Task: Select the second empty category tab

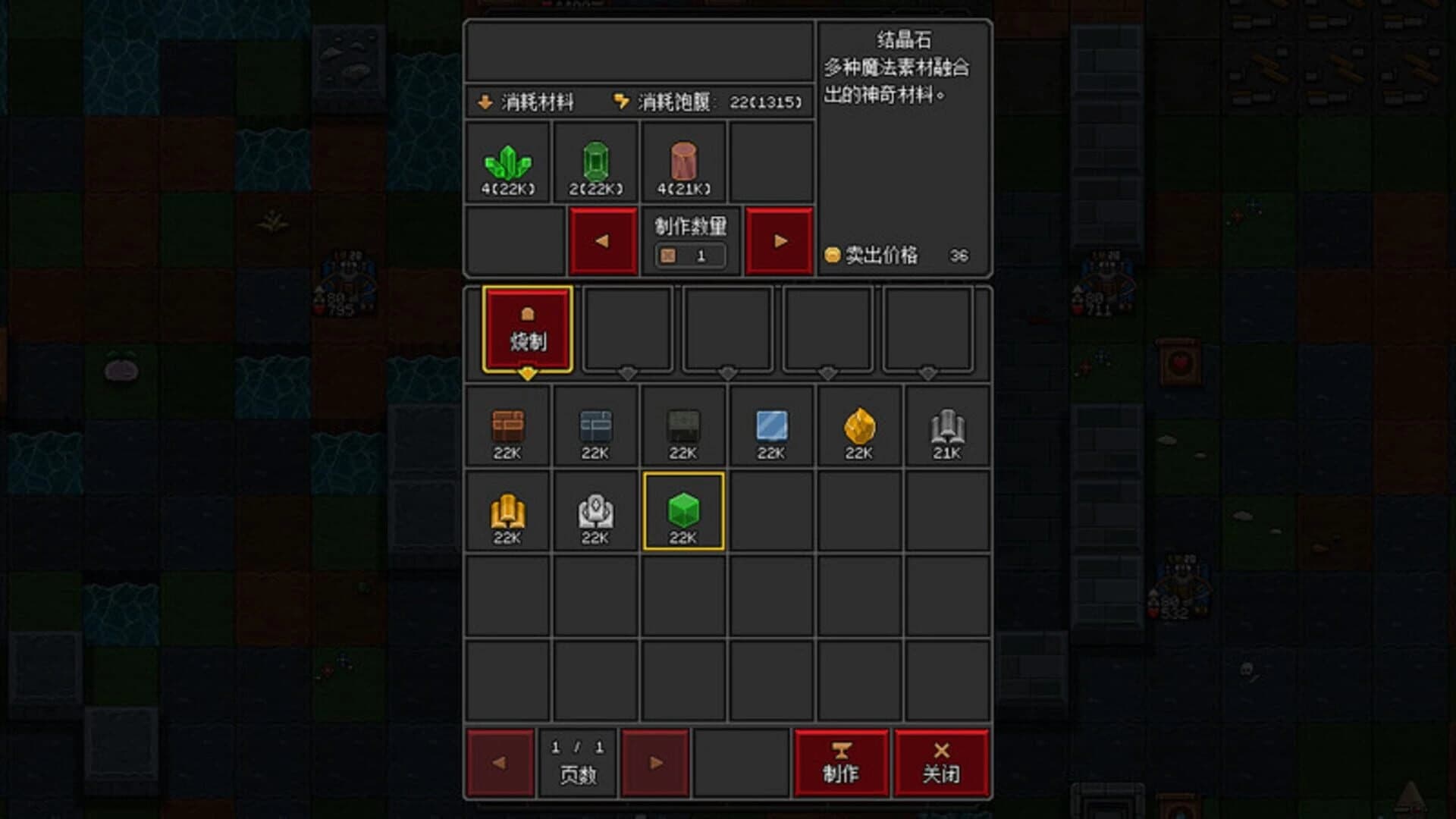Action: [627, 328]
